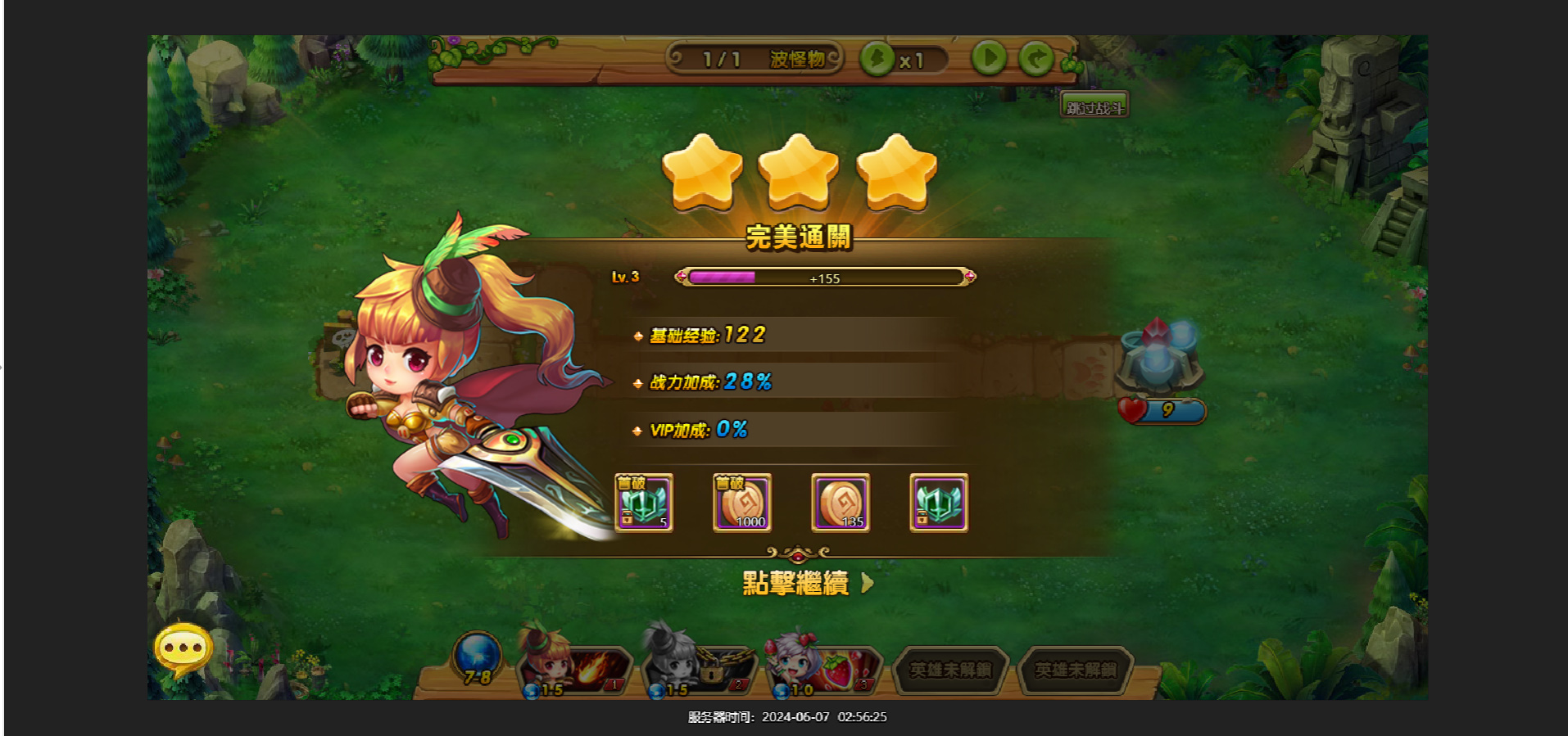Toggle the lightning battle speed button
The width and height of the screenshot is (1568, 736).
point(877,59)
